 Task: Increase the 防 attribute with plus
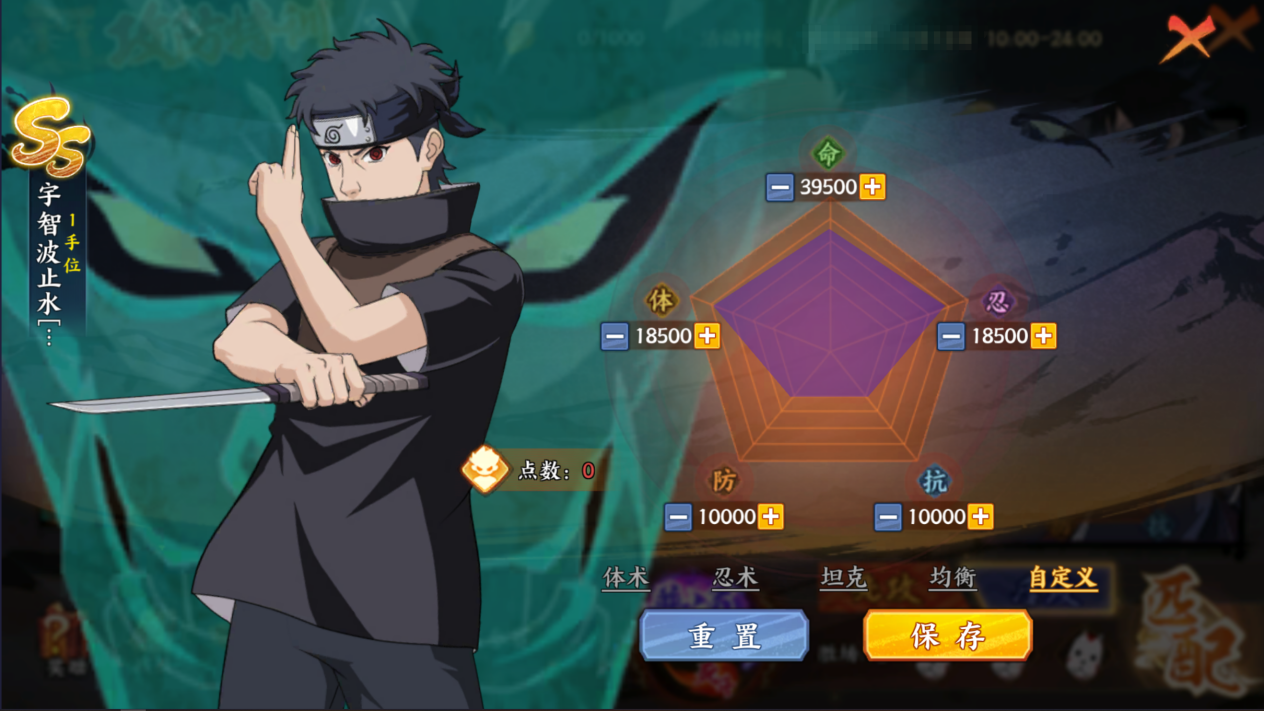[770, 517]
